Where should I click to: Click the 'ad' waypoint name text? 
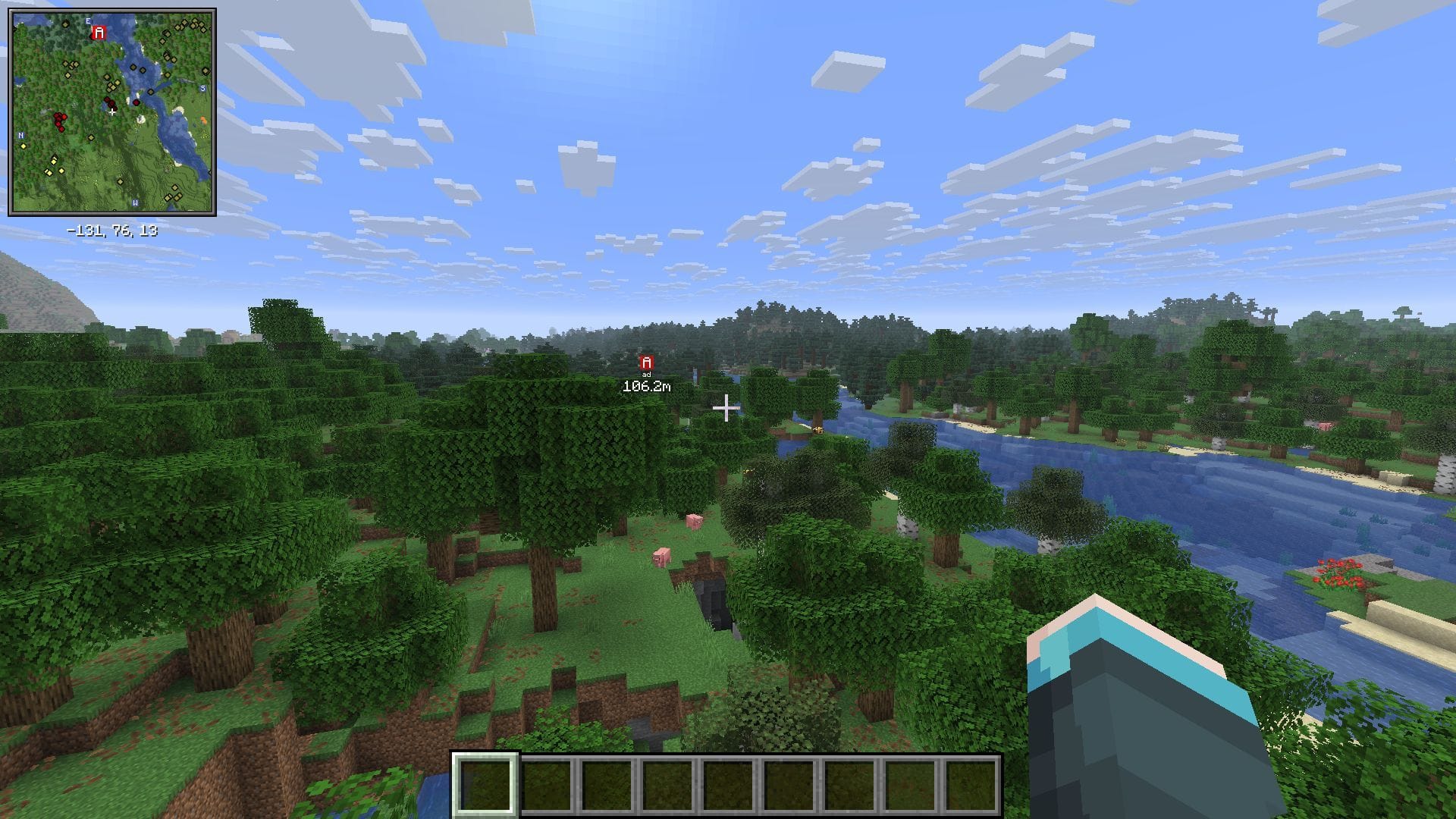645,375
